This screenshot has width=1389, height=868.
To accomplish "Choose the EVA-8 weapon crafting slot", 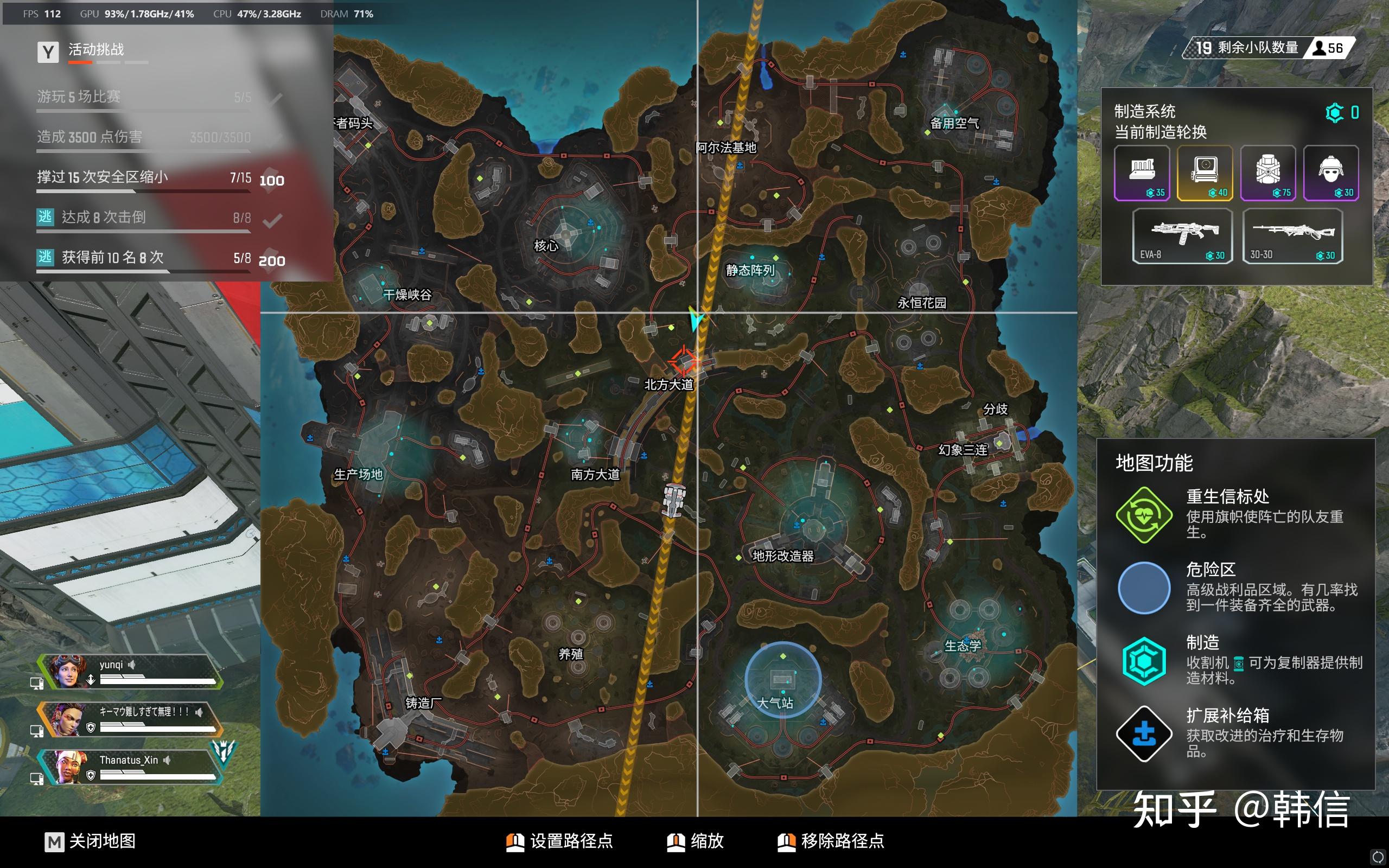I will tap(1182, 236).
